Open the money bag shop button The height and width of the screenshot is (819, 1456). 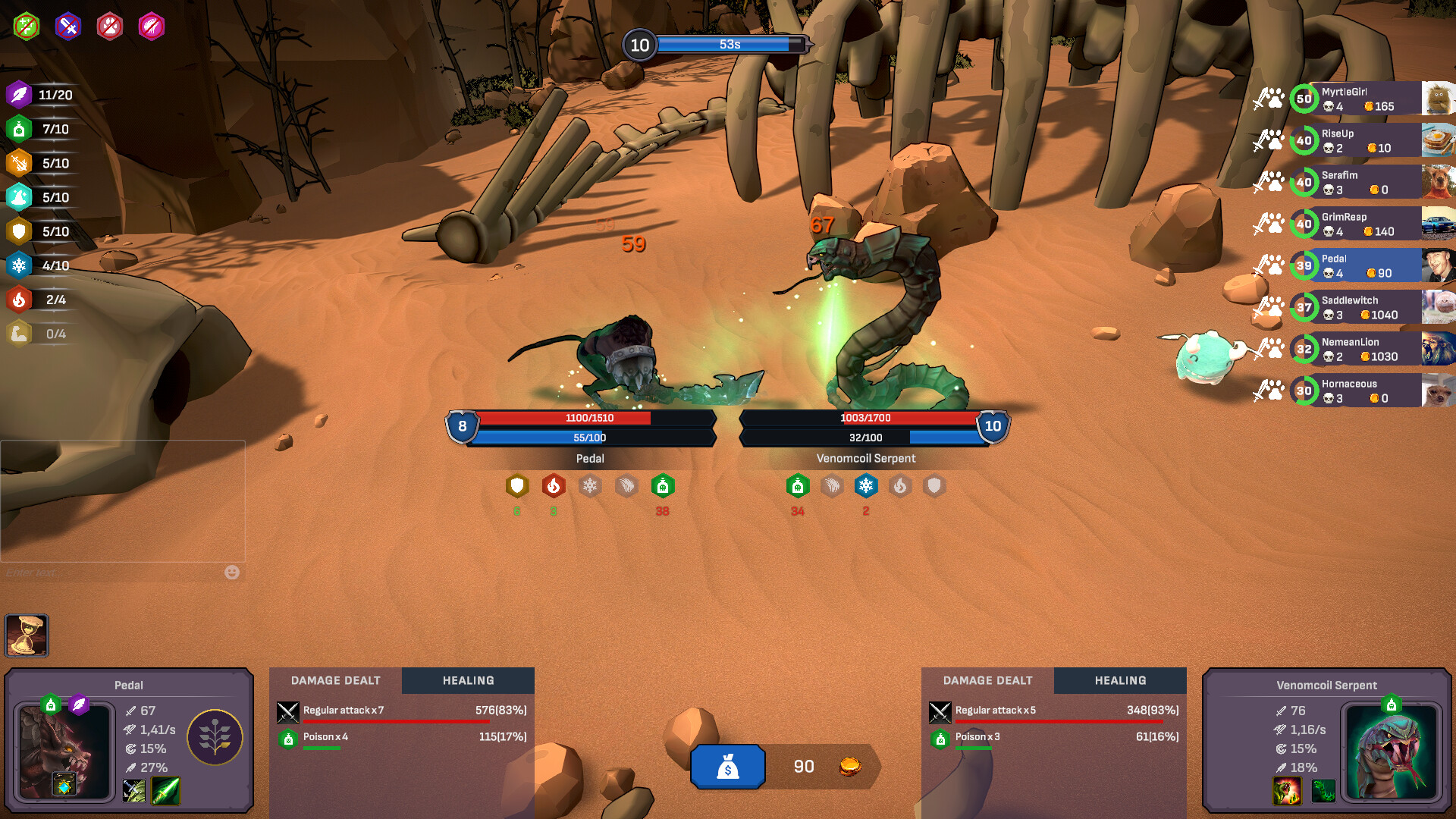tap(727, 767)
